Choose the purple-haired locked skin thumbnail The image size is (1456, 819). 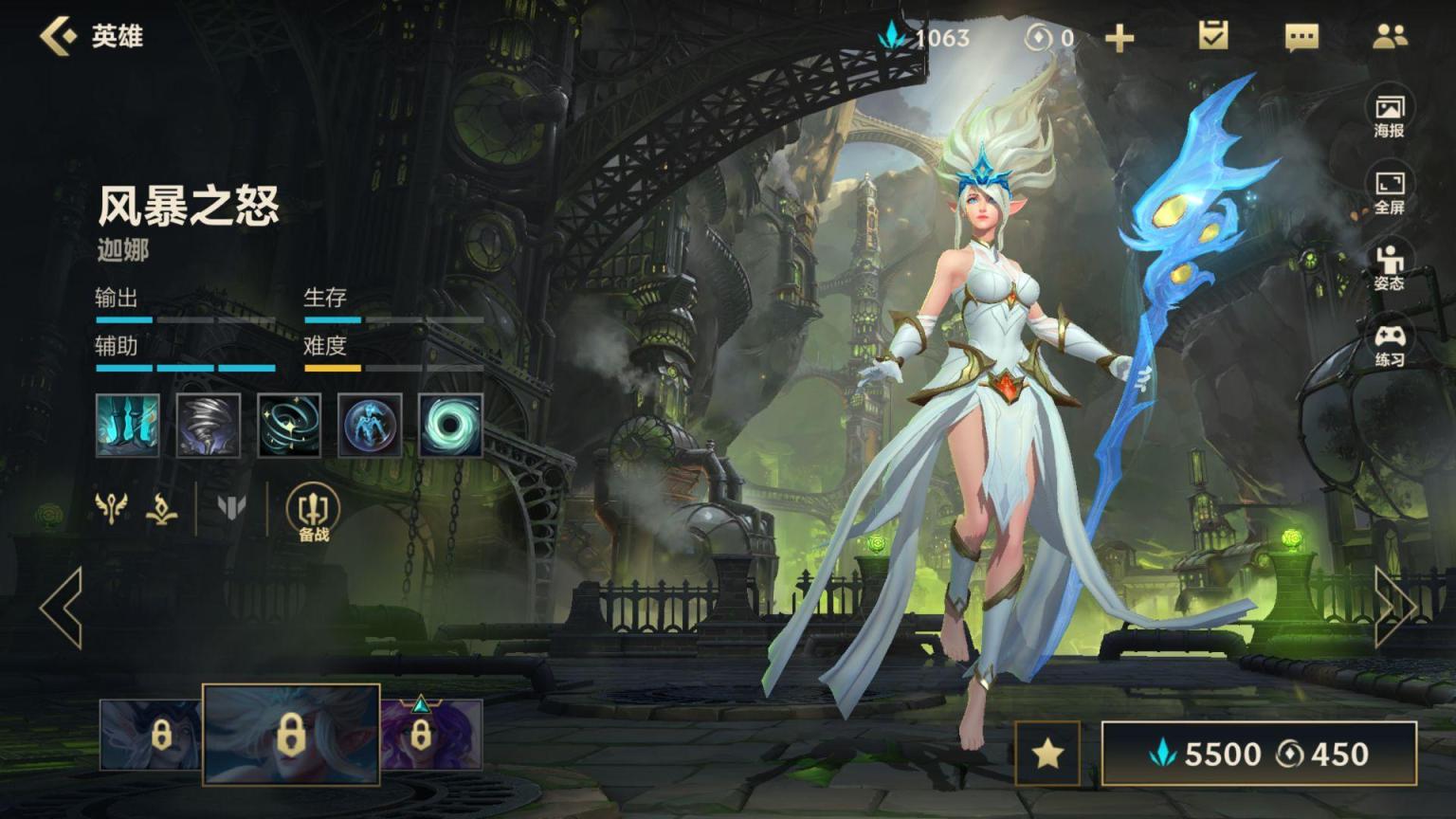(x=431, y=735)
